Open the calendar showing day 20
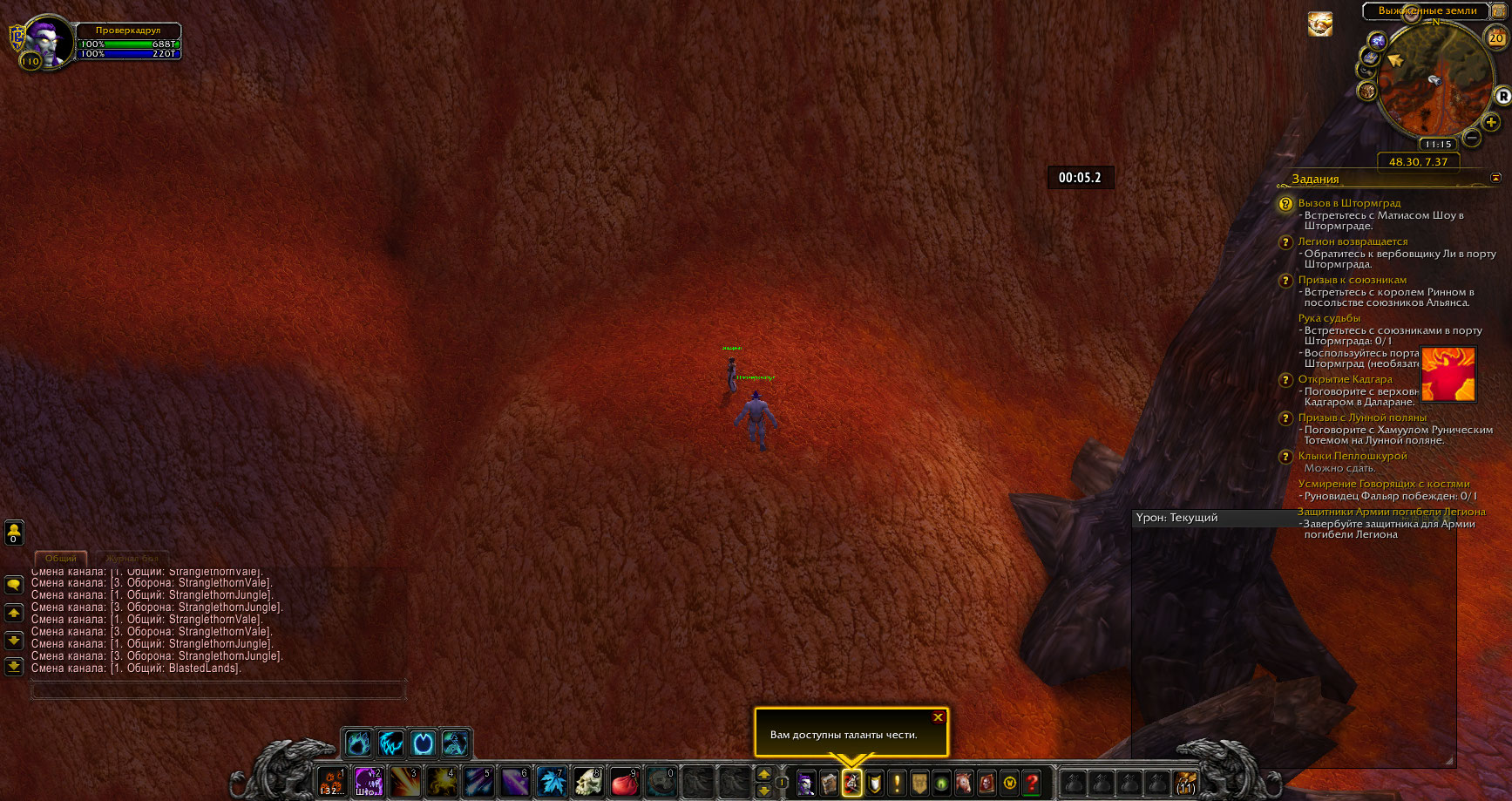Viewport: 1512px width, 801px height. point(1496,37)
